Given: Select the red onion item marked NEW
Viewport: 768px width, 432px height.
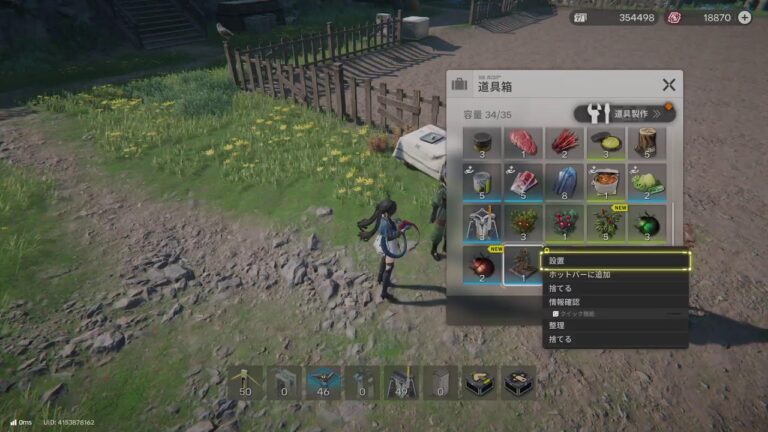Looking at the screenshot, I should click(482, 264).
